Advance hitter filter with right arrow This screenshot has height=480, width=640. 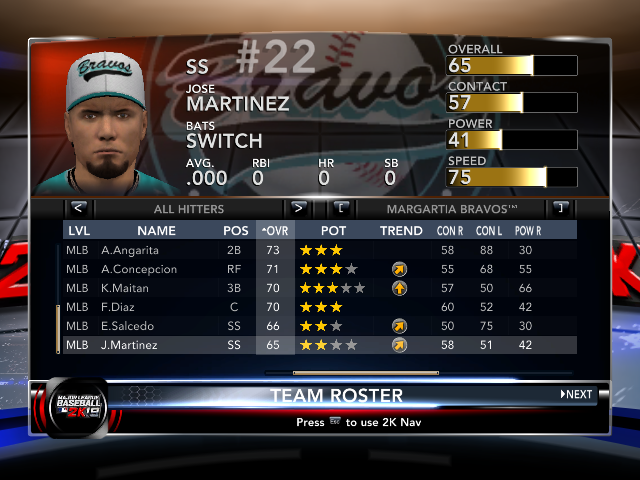point(297,209)
